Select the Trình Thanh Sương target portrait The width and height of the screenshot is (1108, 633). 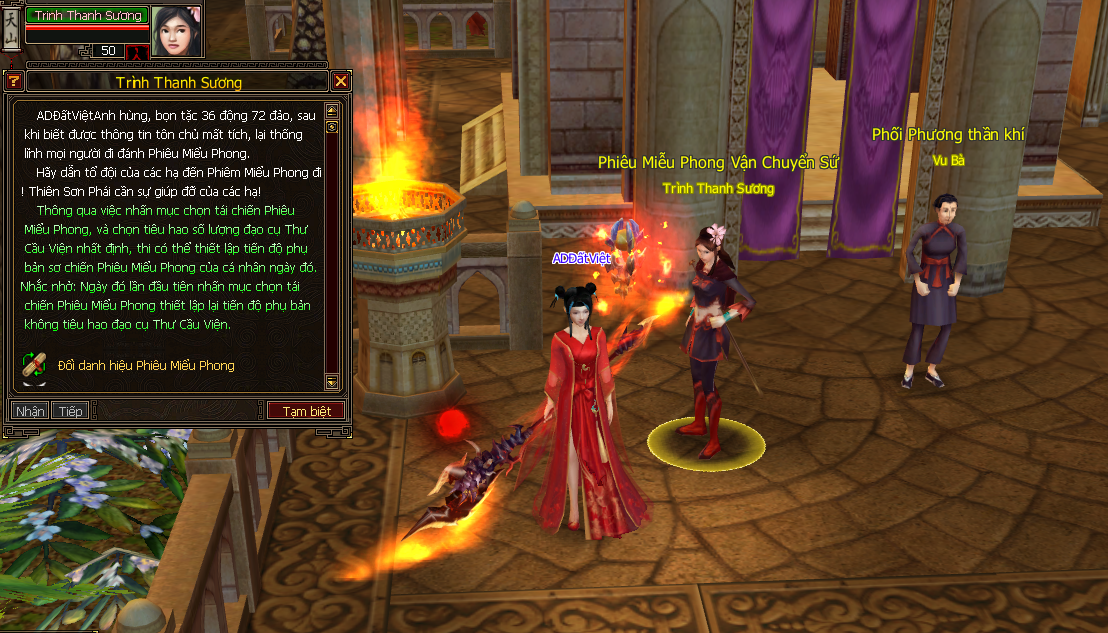[x=176, y=29]
